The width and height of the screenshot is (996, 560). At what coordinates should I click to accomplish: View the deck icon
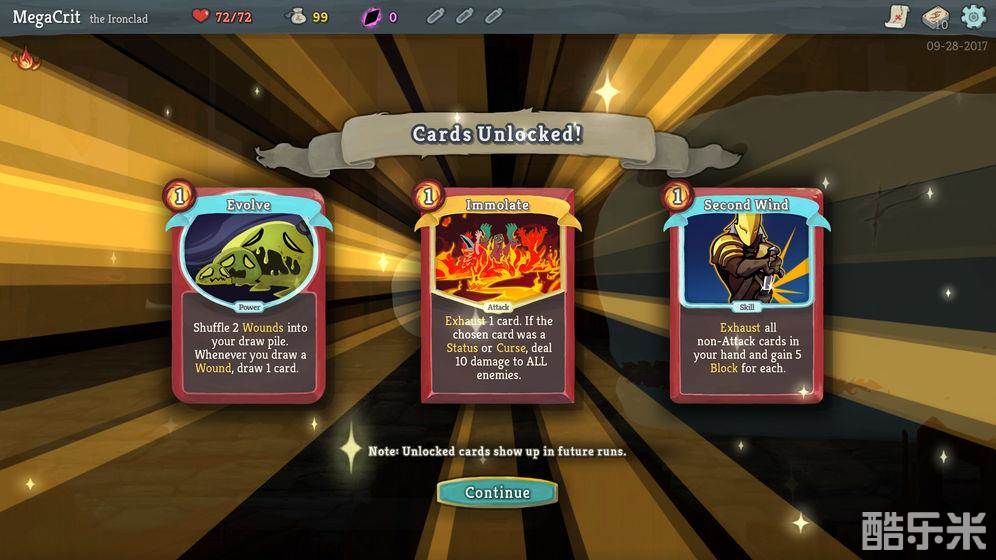pyautogui.click(x=936, y=17)
